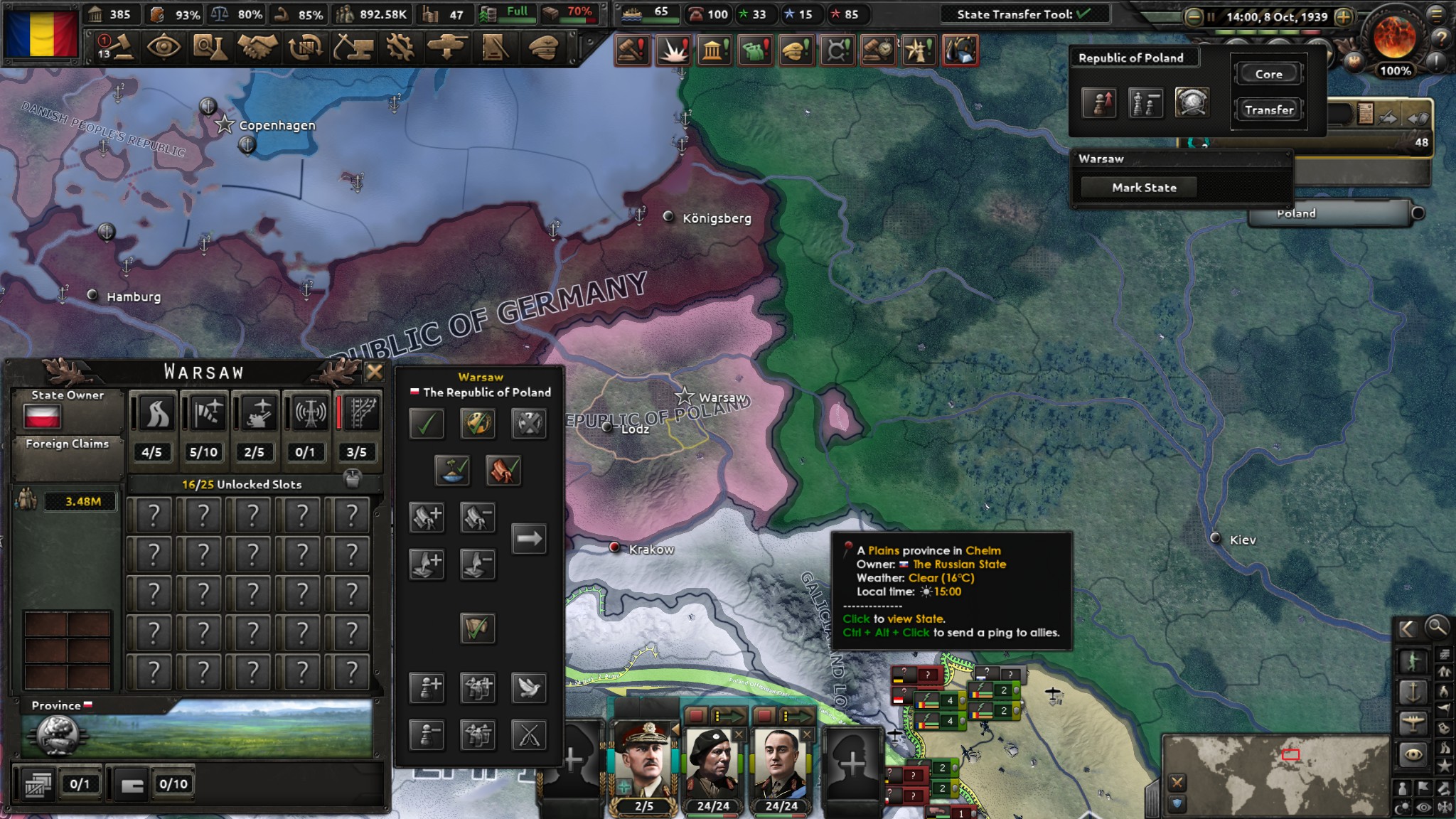Open the intelligence agency eye icon
The image size is (1456, 819).
[x=165, y=46]
